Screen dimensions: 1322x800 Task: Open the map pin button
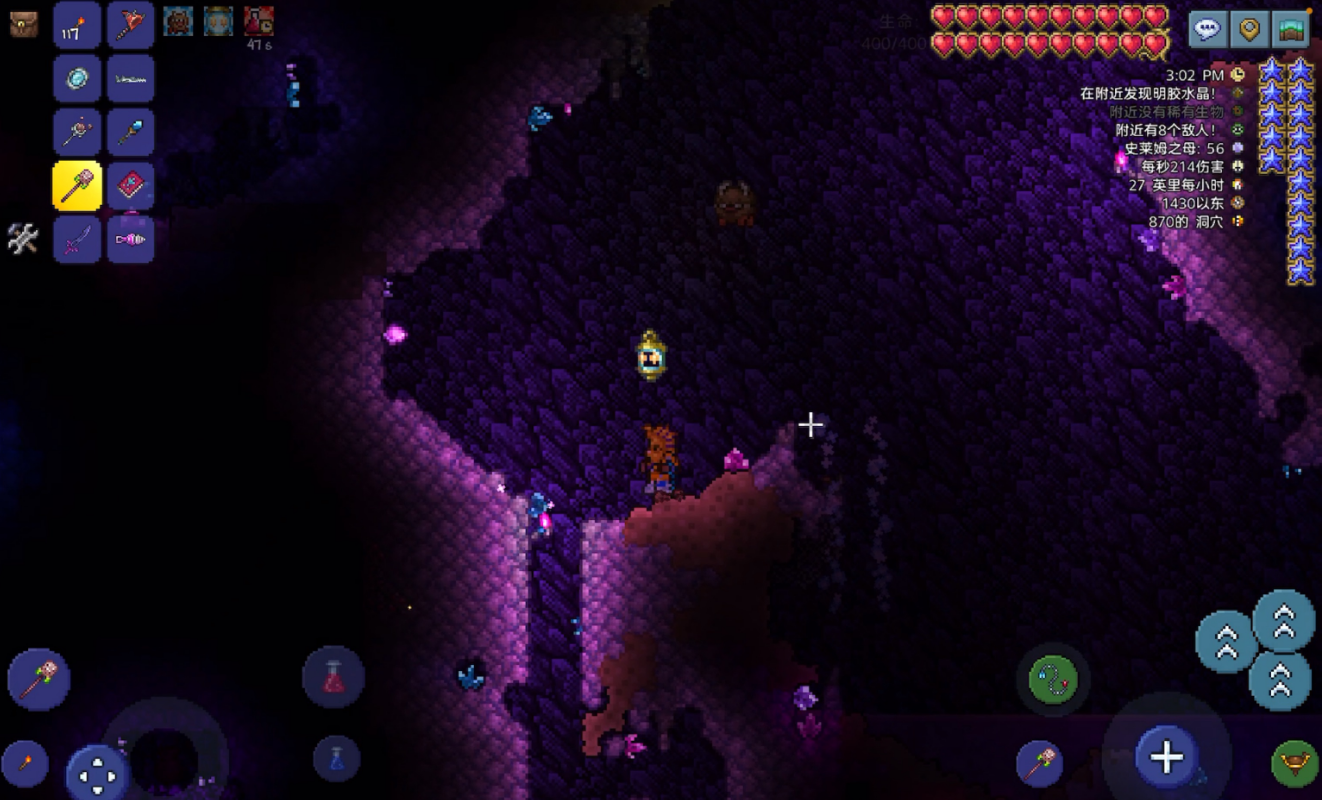pos(1249,29)
